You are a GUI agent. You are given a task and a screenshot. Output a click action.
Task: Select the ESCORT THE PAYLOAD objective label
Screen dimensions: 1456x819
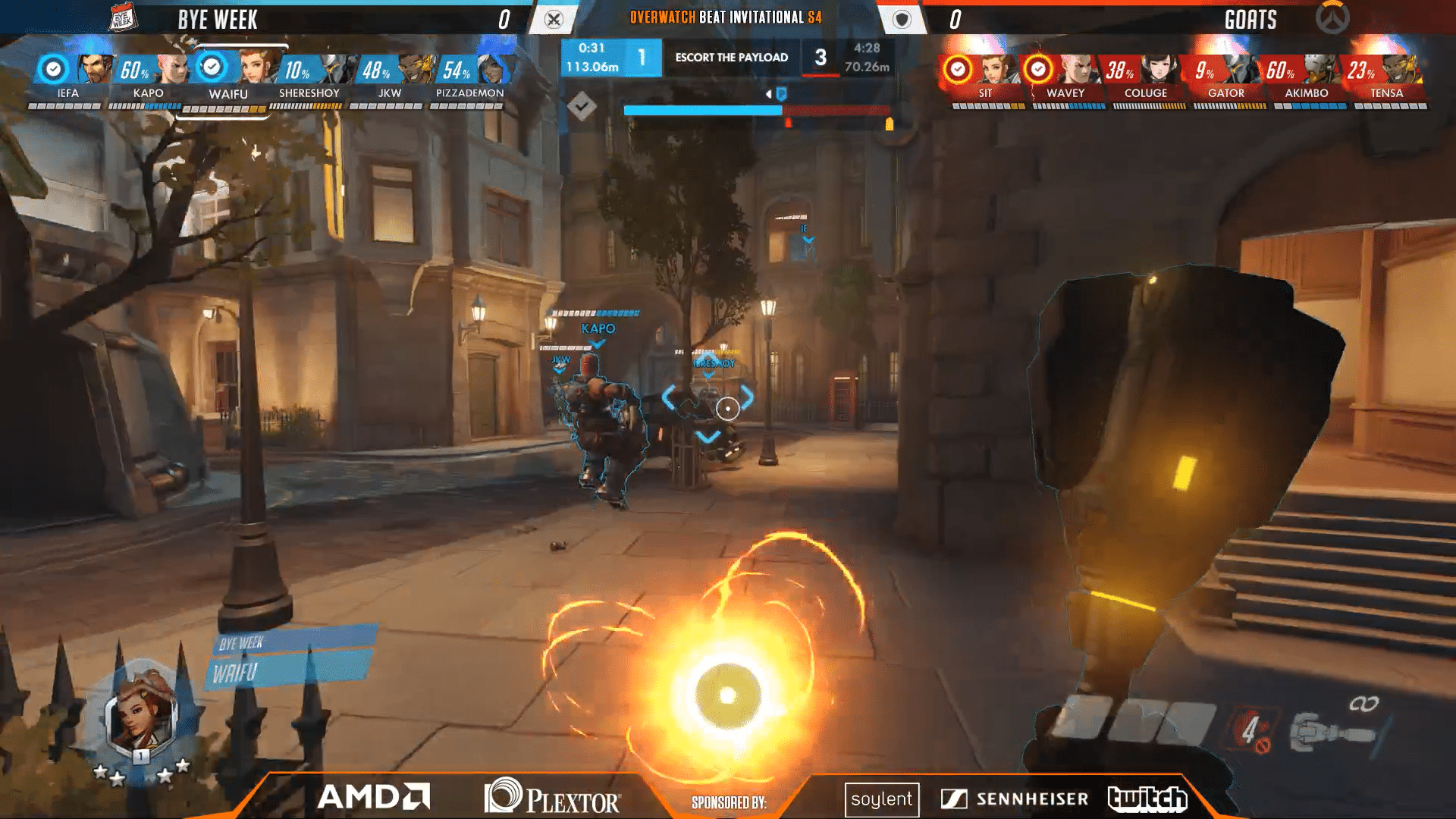(x=732, y=57)
